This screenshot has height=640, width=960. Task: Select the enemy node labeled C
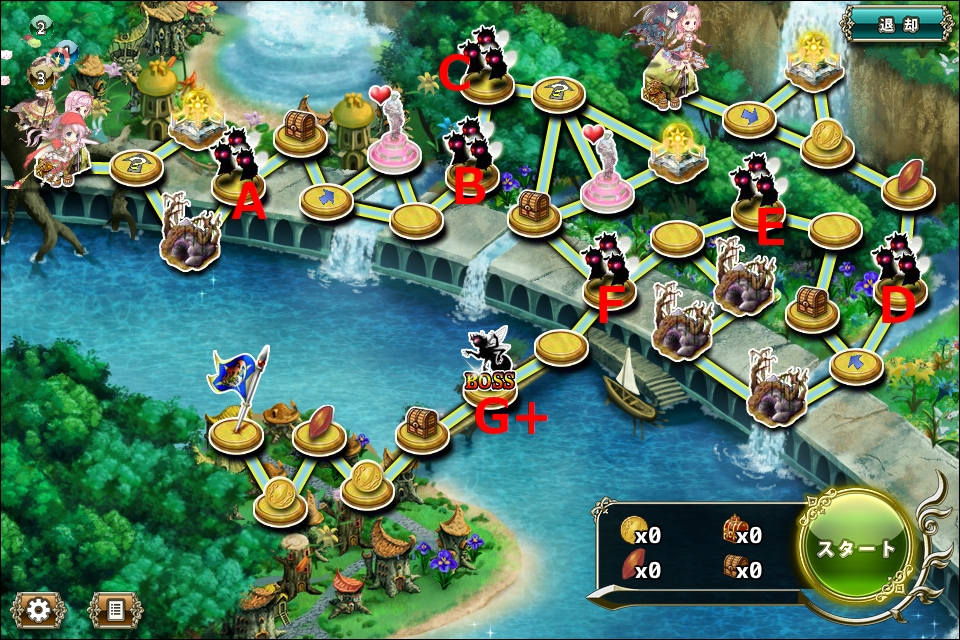click(487, 66)
